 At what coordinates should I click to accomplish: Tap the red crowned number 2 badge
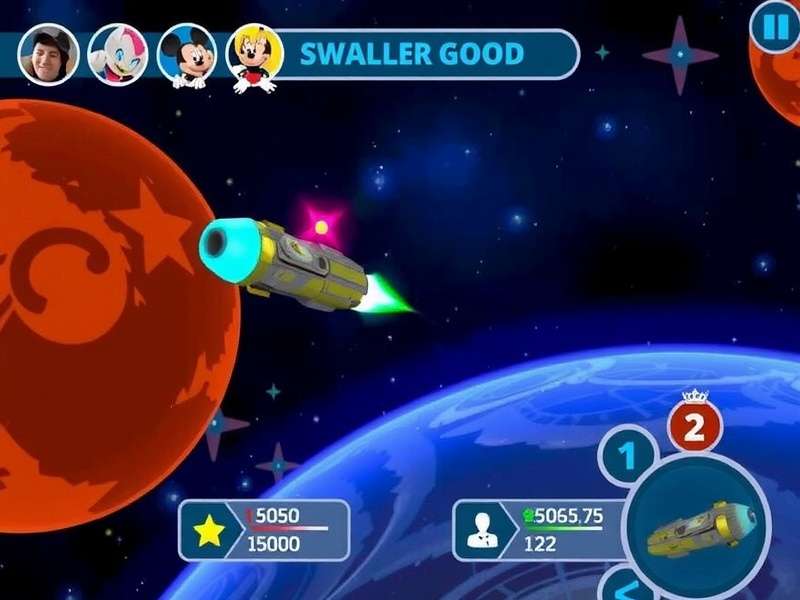[x=701, y=428]
